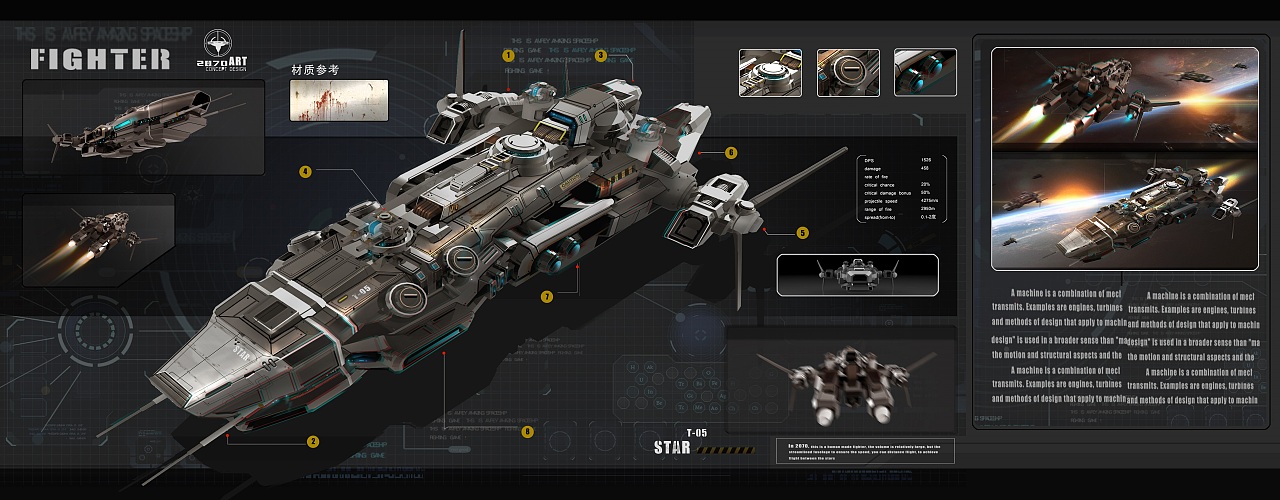The image size is (1280, 500).
Task: Choose the number 4 callout marker
Action: pyautogui.click(x=305, y=171)
